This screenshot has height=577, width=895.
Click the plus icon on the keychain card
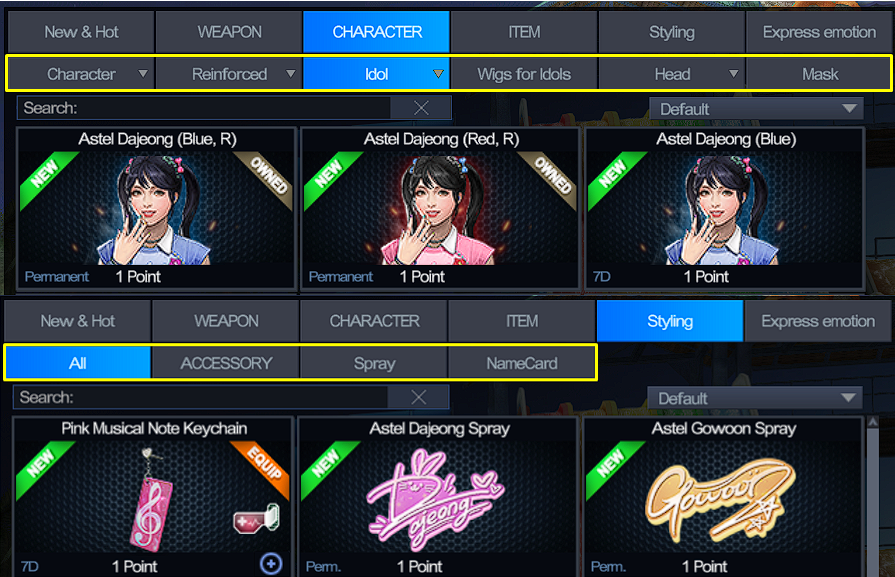tap(270, 564)
